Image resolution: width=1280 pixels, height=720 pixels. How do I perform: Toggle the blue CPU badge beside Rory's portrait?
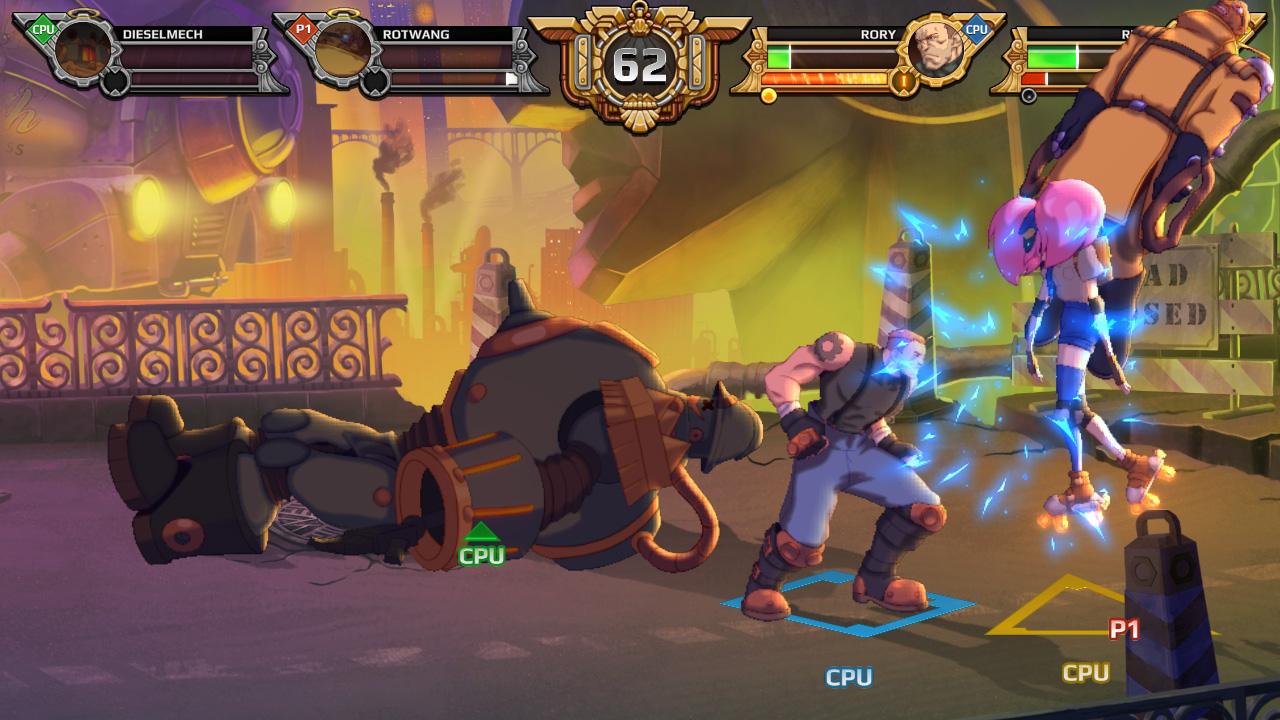(977, 30)
